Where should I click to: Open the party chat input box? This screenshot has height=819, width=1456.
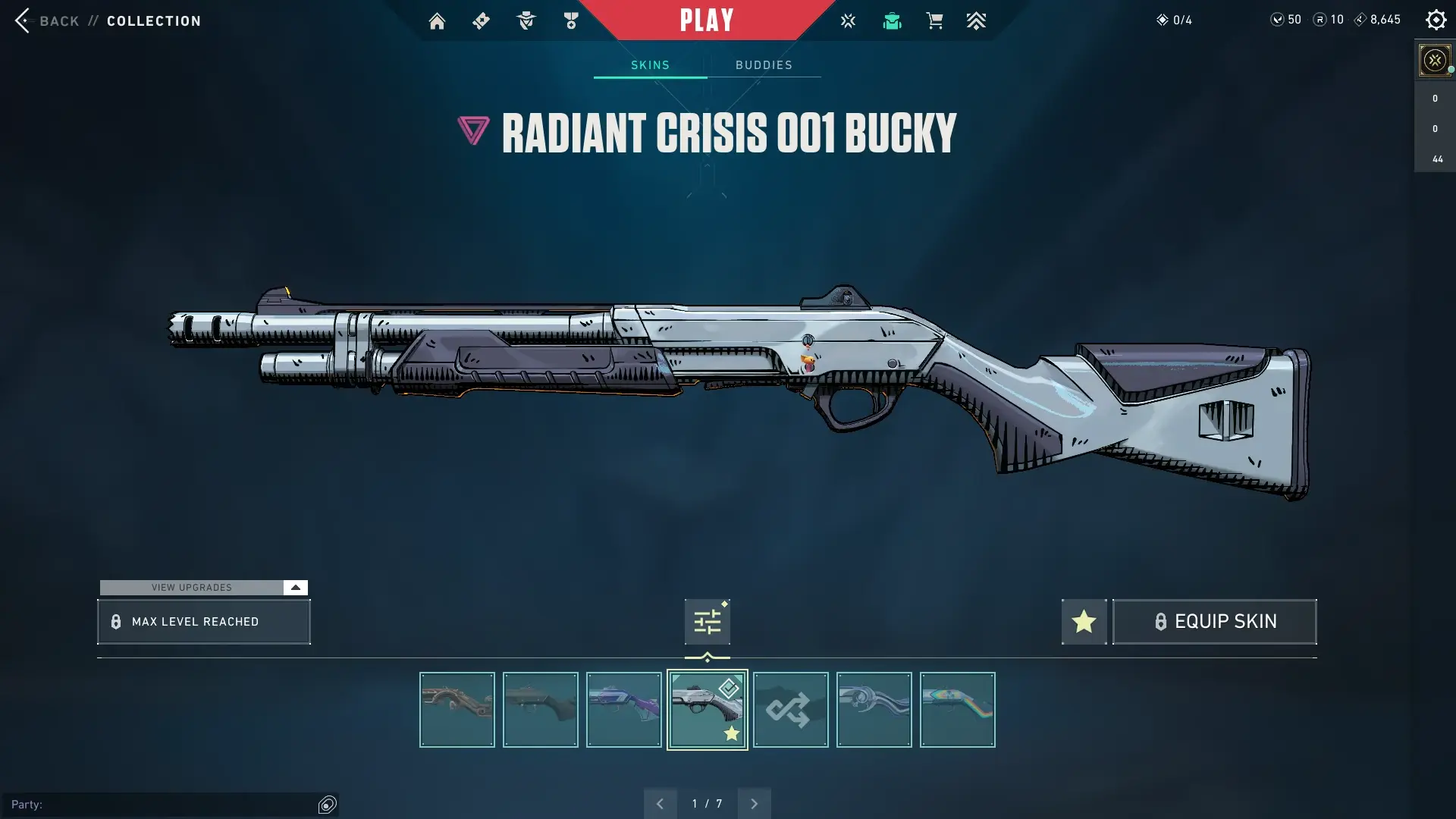pos(163,805)
